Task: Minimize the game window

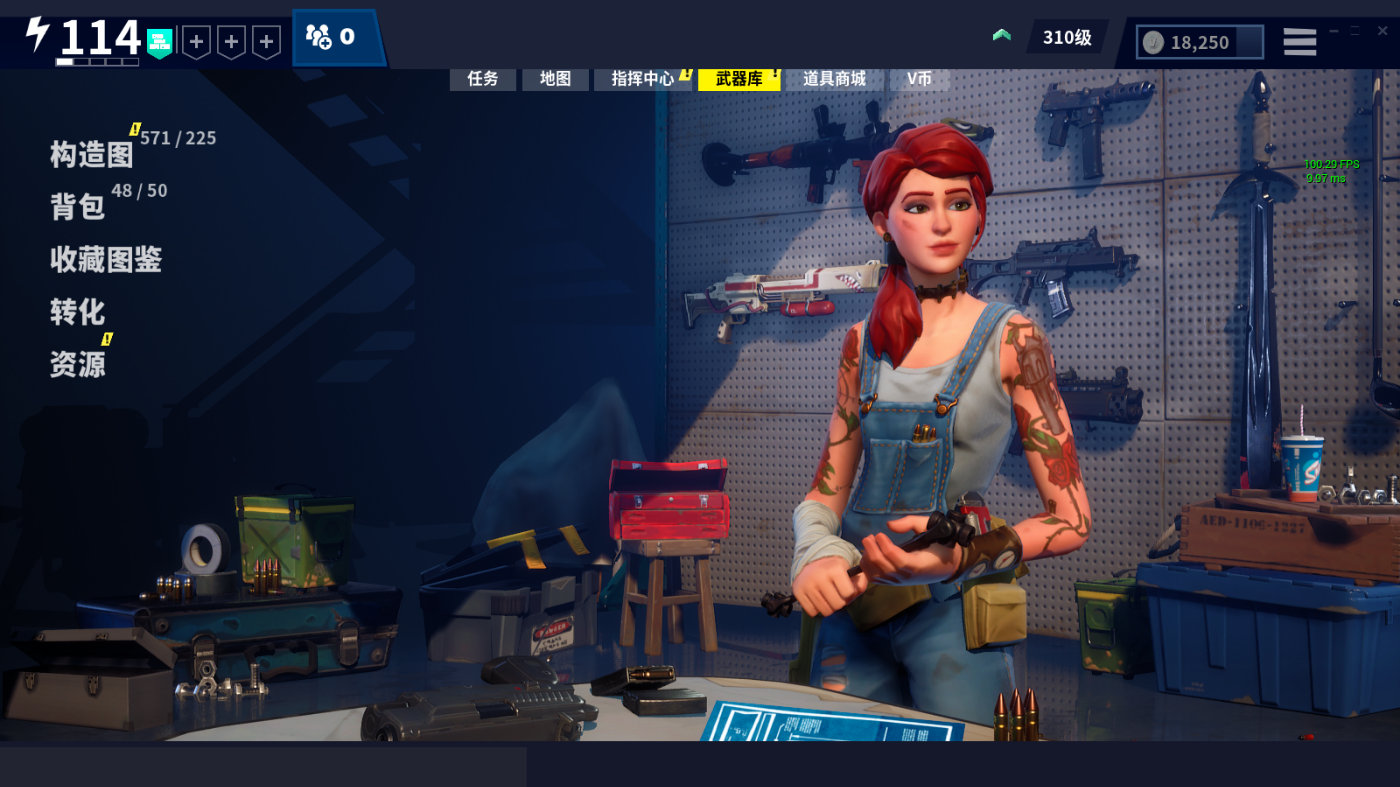Action: (1334, 31)
